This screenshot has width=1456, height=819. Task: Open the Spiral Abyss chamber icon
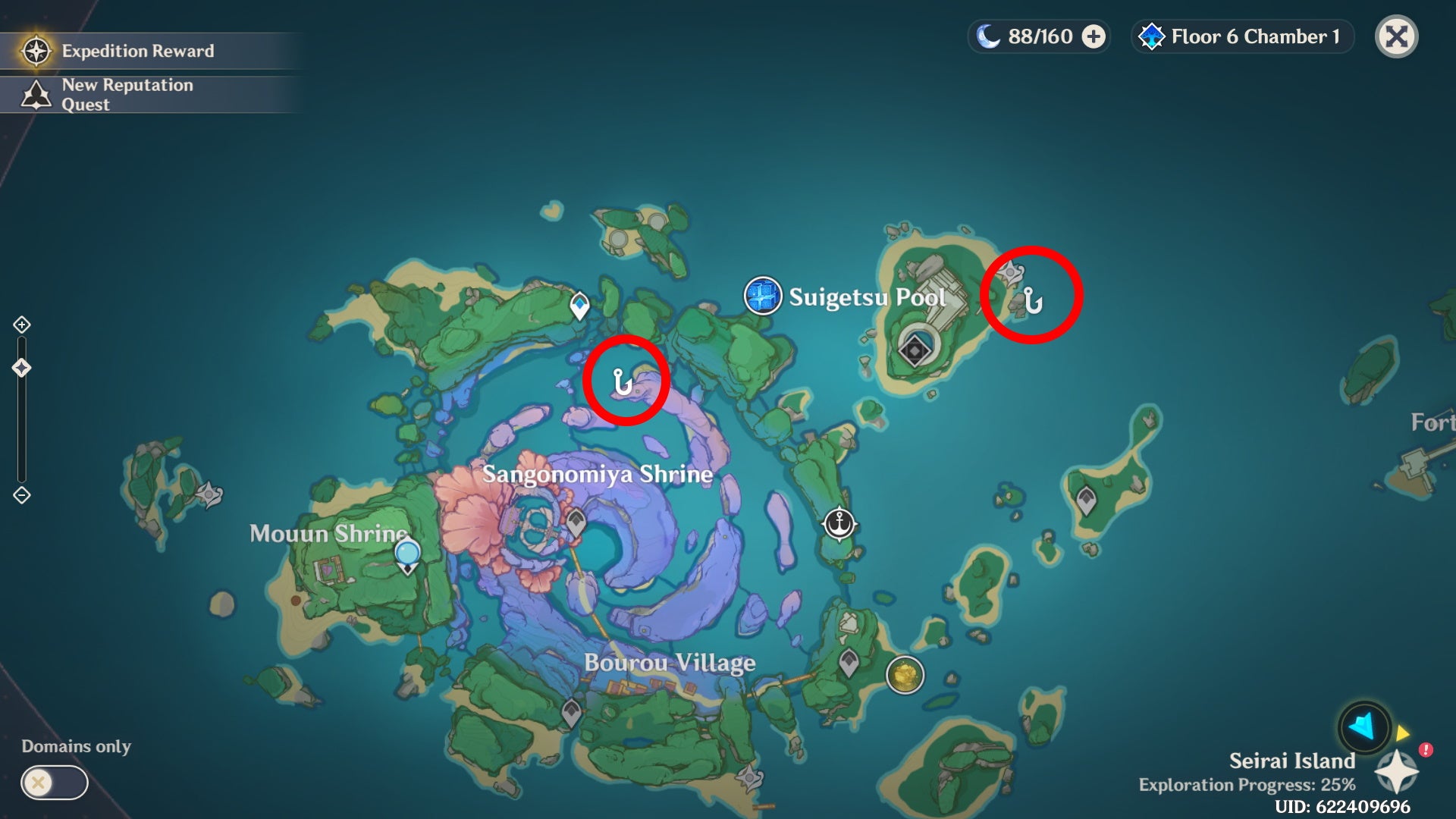[x=1153, y=35]
